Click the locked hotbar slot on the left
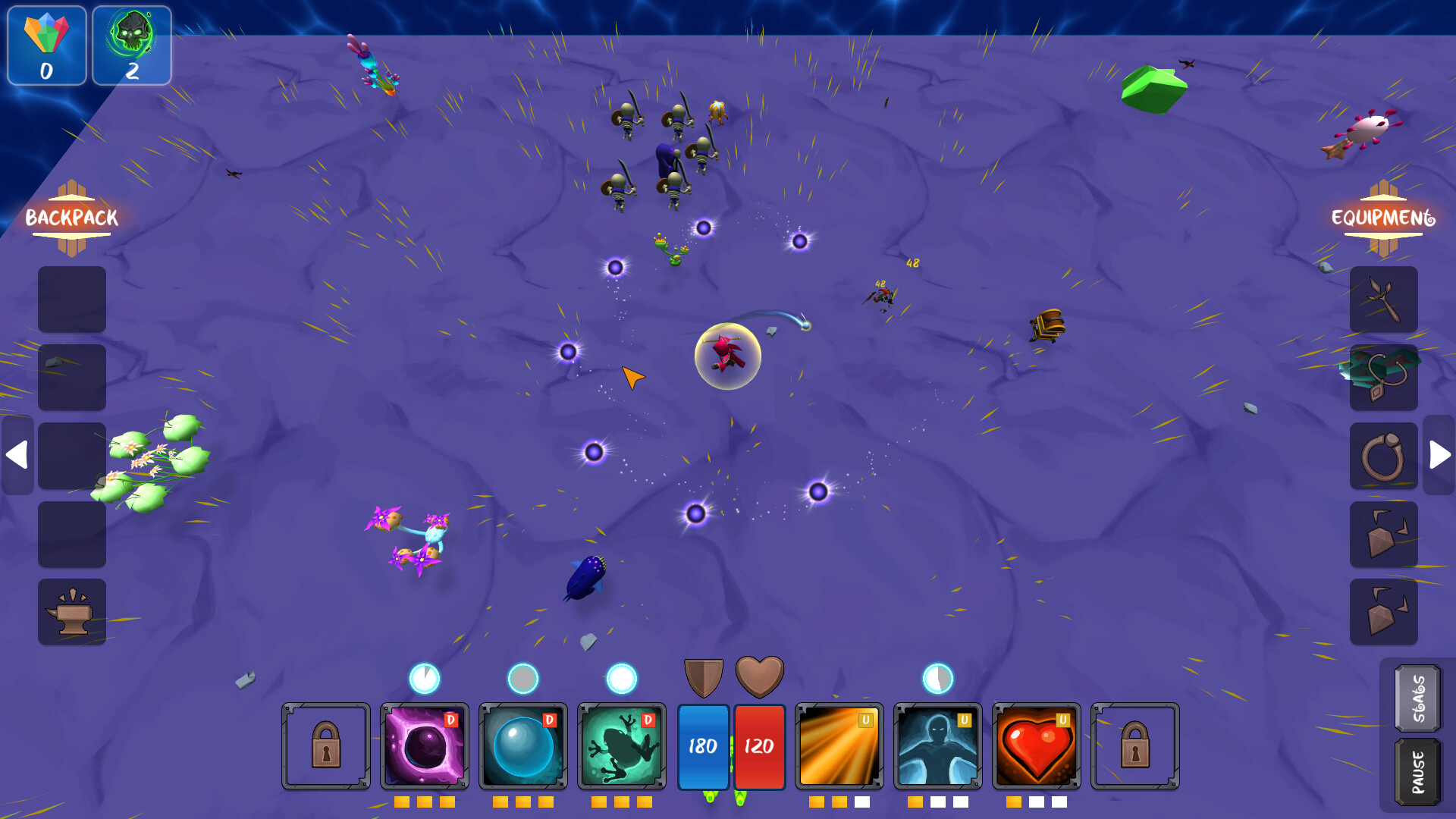1456x819 pixels. coord(326,747)
